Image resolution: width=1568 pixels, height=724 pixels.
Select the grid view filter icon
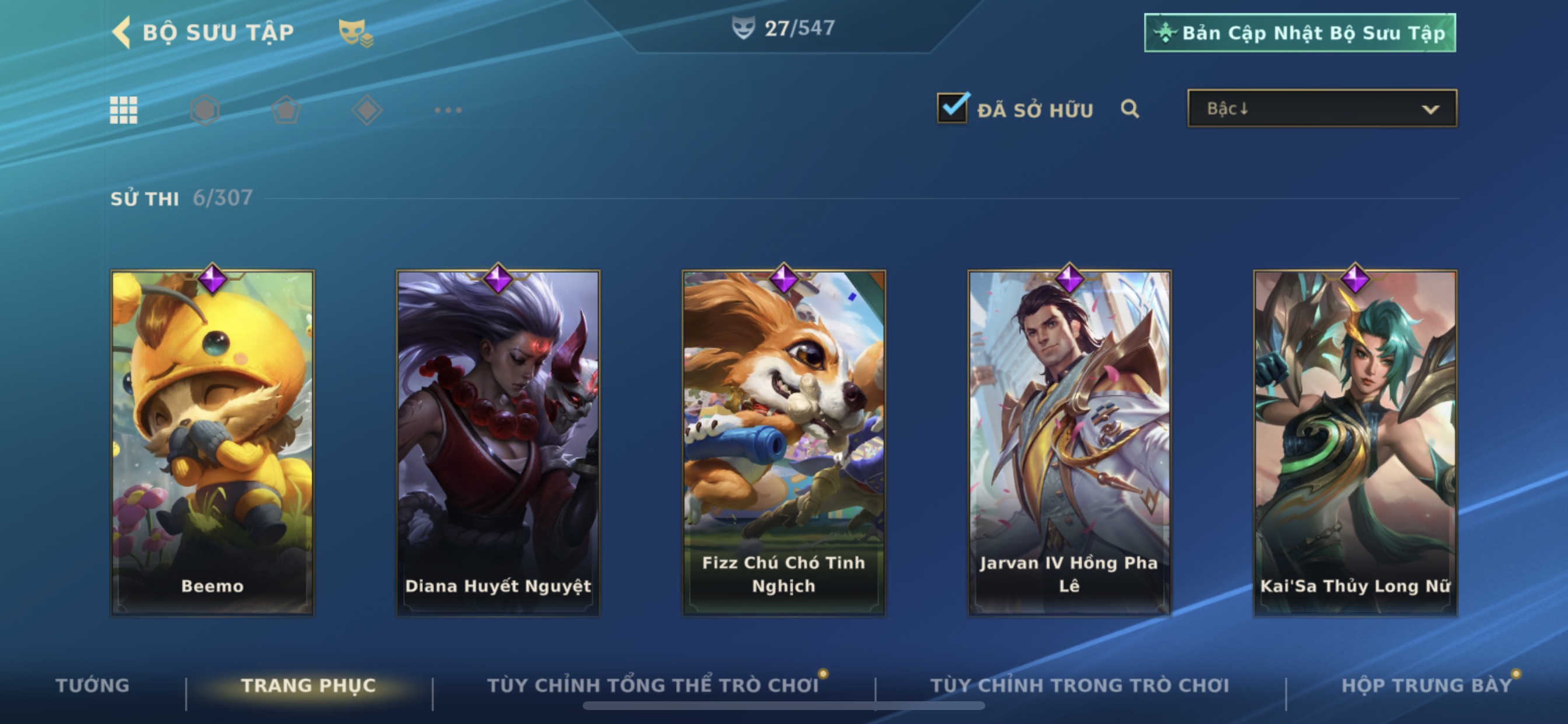point(124,110)
